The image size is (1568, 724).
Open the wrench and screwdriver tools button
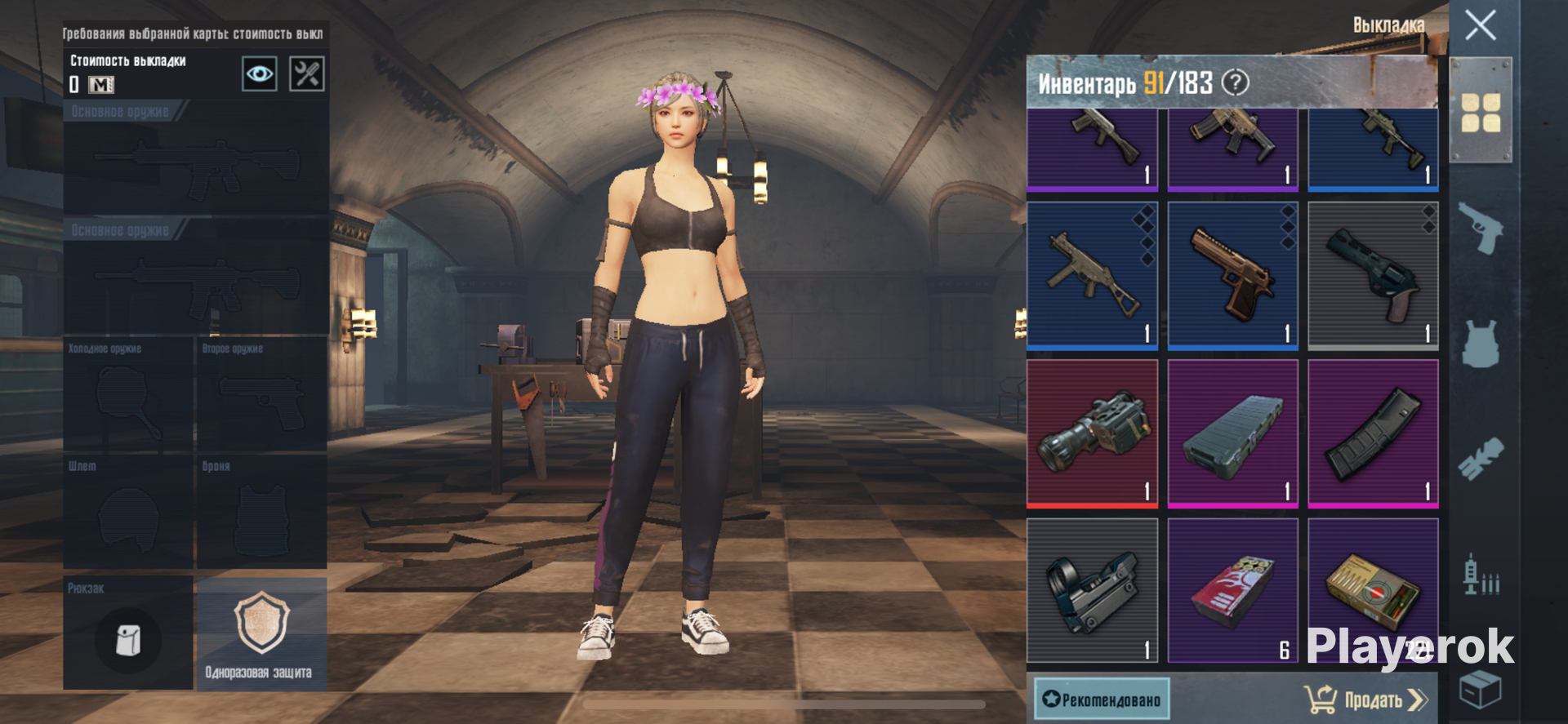[307, 74]
